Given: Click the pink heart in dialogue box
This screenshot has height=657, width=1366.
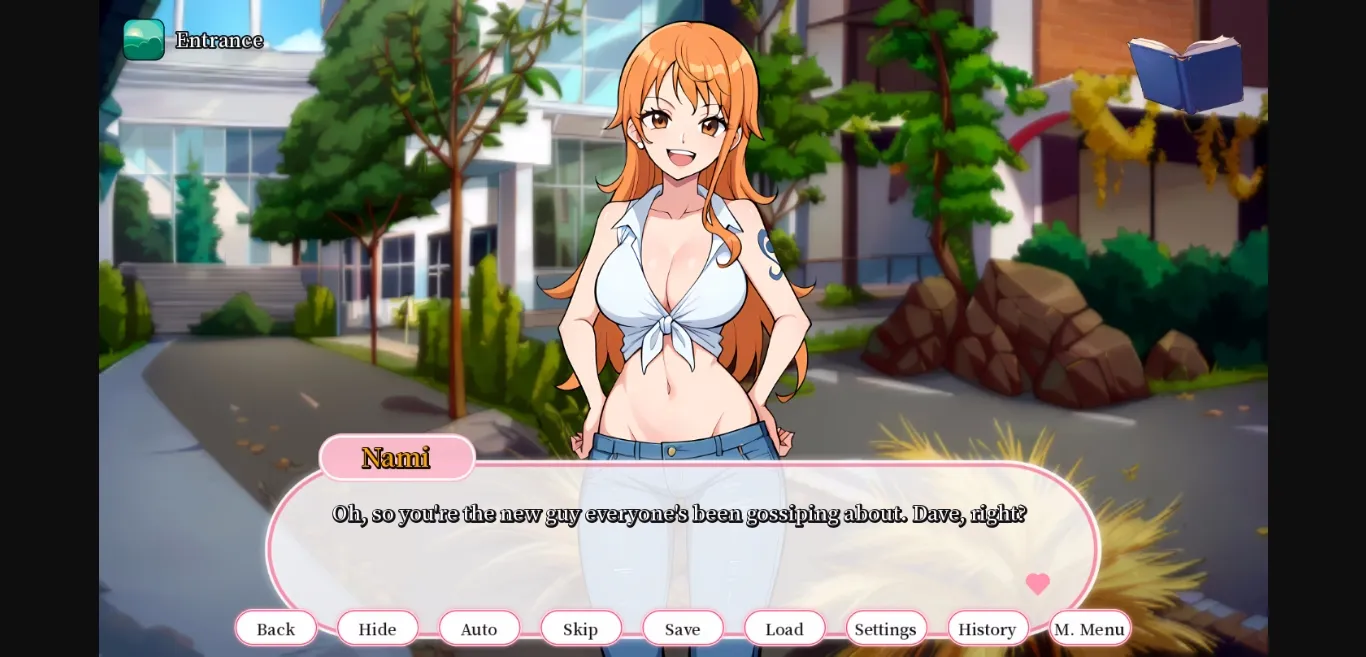Looking at the screenshot, I should tap(1038, 584).
